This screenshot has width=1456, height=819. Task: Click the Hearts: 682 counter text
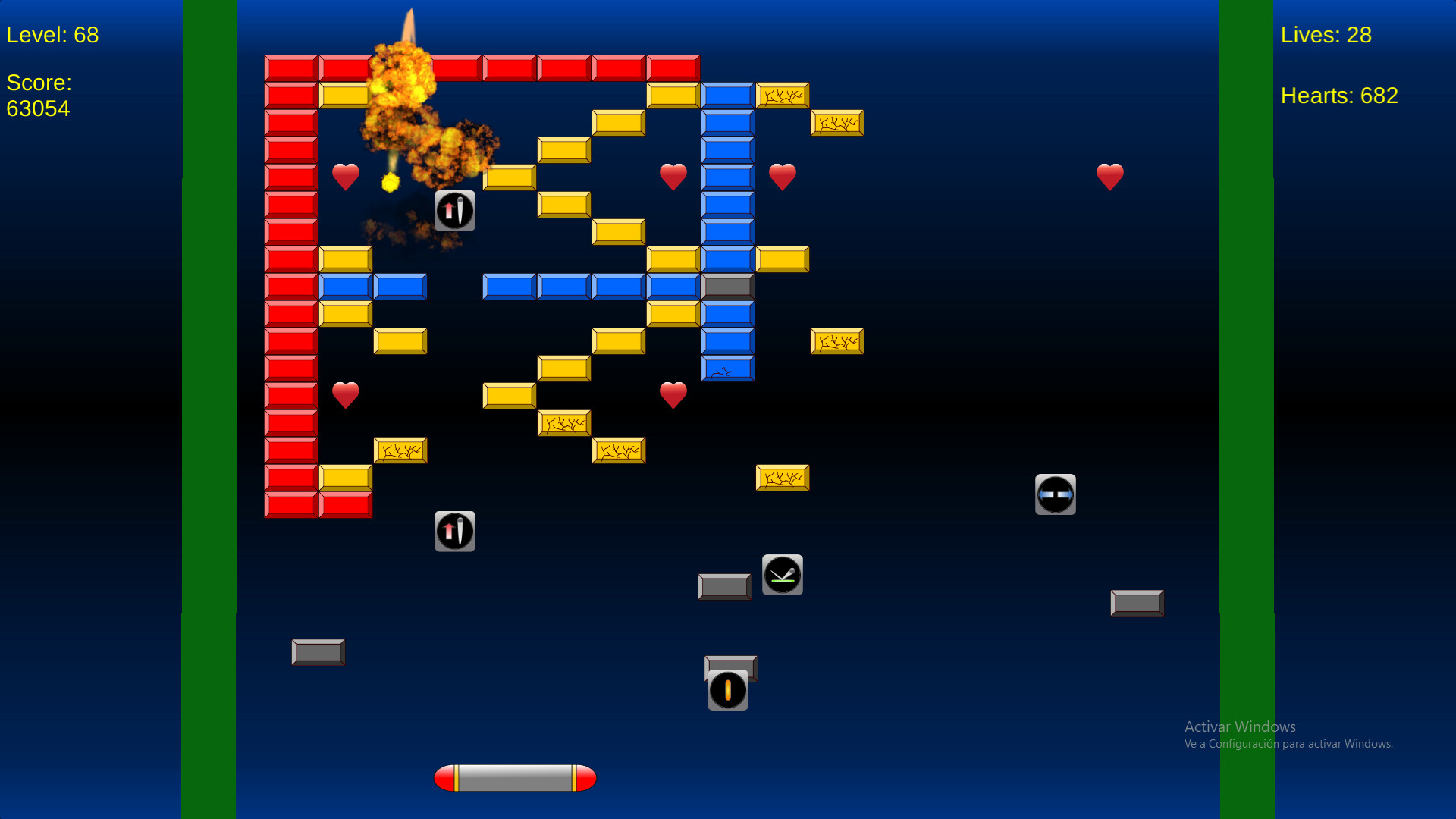tap(1339, 96)
